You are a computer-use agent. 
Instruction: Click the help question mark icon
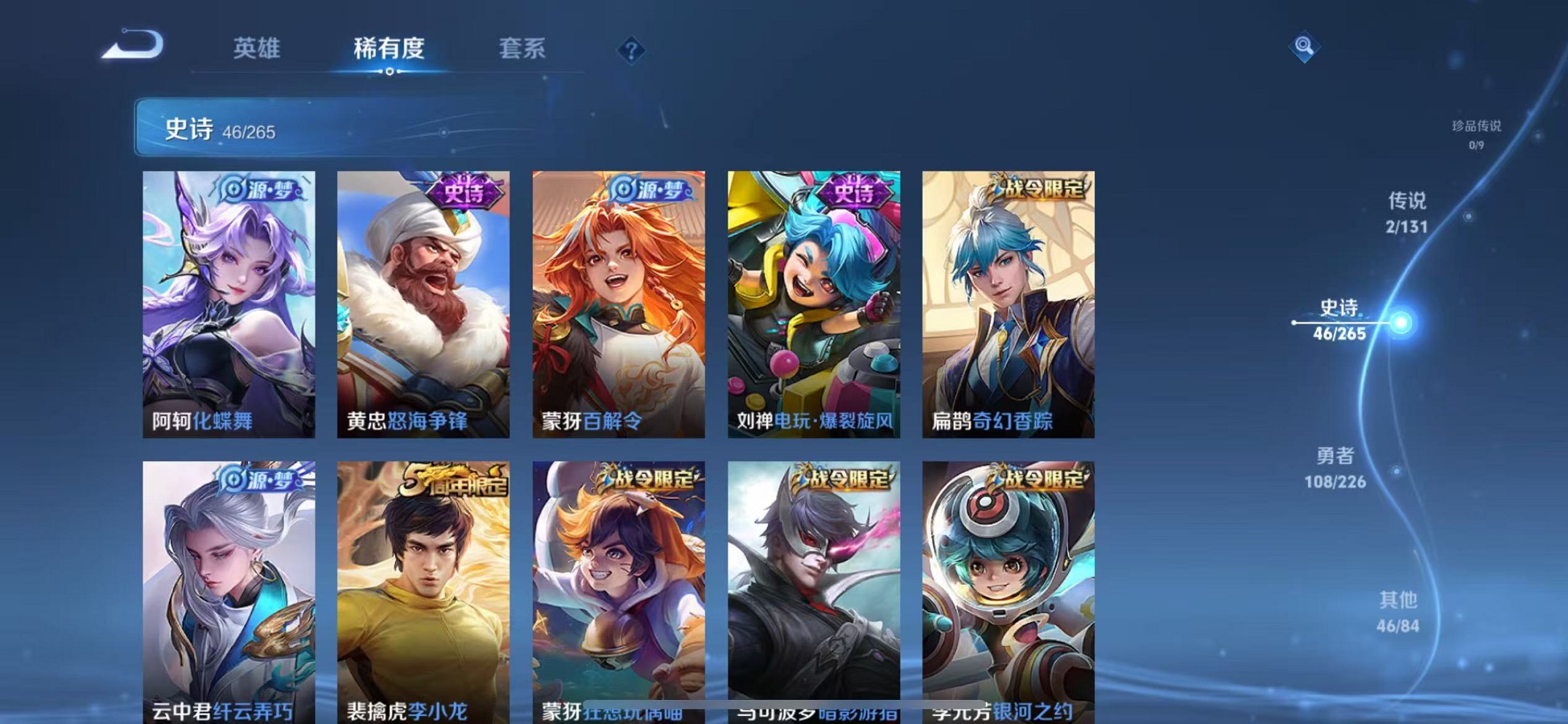[x=631, y=51]
